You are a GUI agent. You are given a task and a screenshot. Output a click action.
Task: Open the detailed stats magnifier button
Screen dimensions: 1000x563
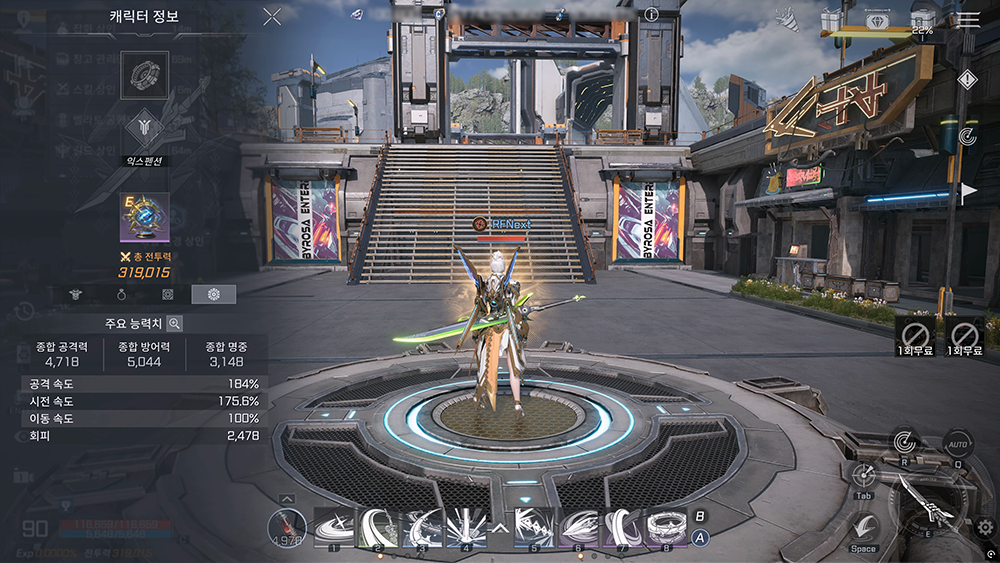(x=174, y=323)
